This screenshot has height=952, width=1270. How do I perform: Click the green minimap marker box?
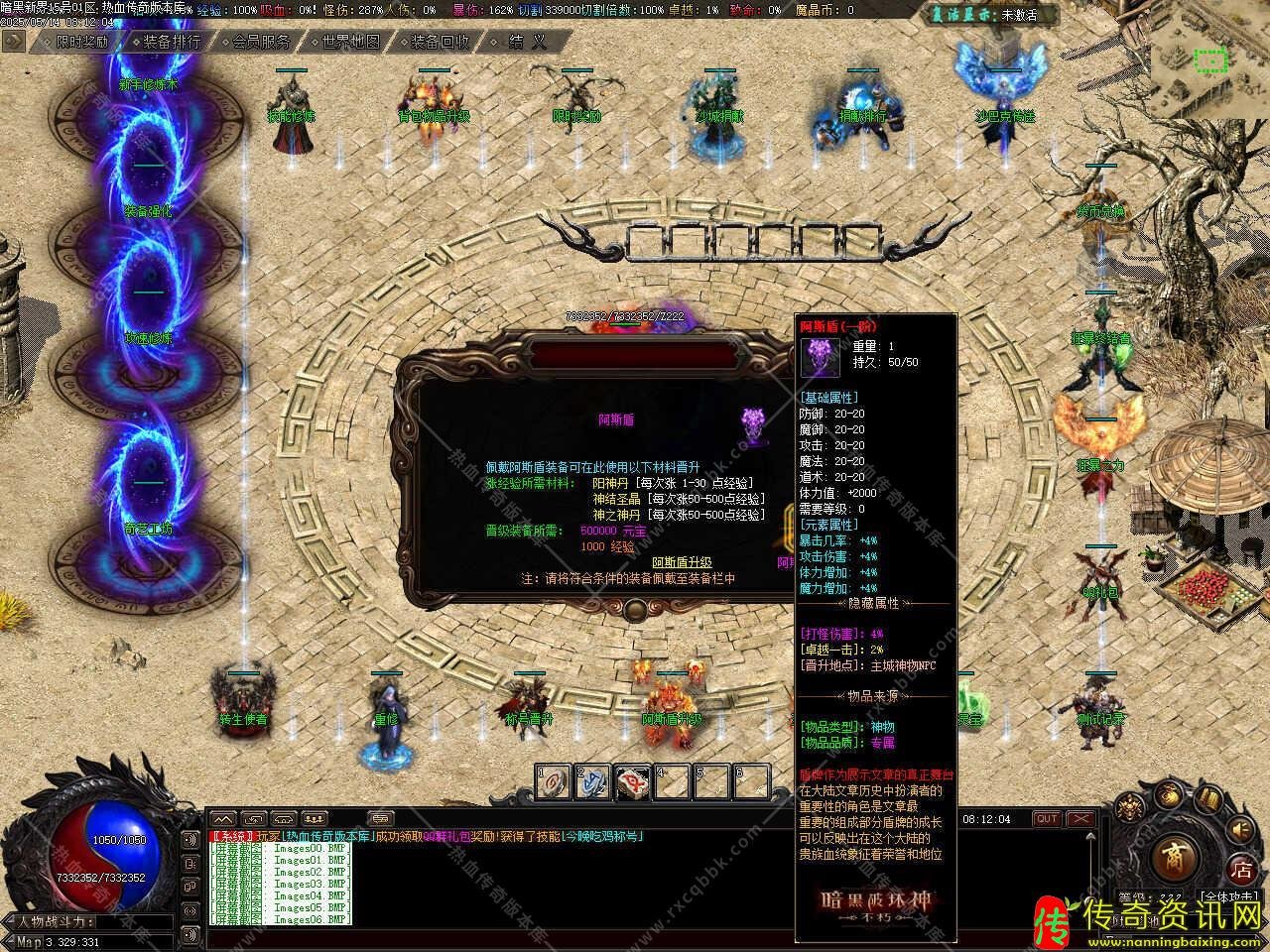[x=1210, y=61]
